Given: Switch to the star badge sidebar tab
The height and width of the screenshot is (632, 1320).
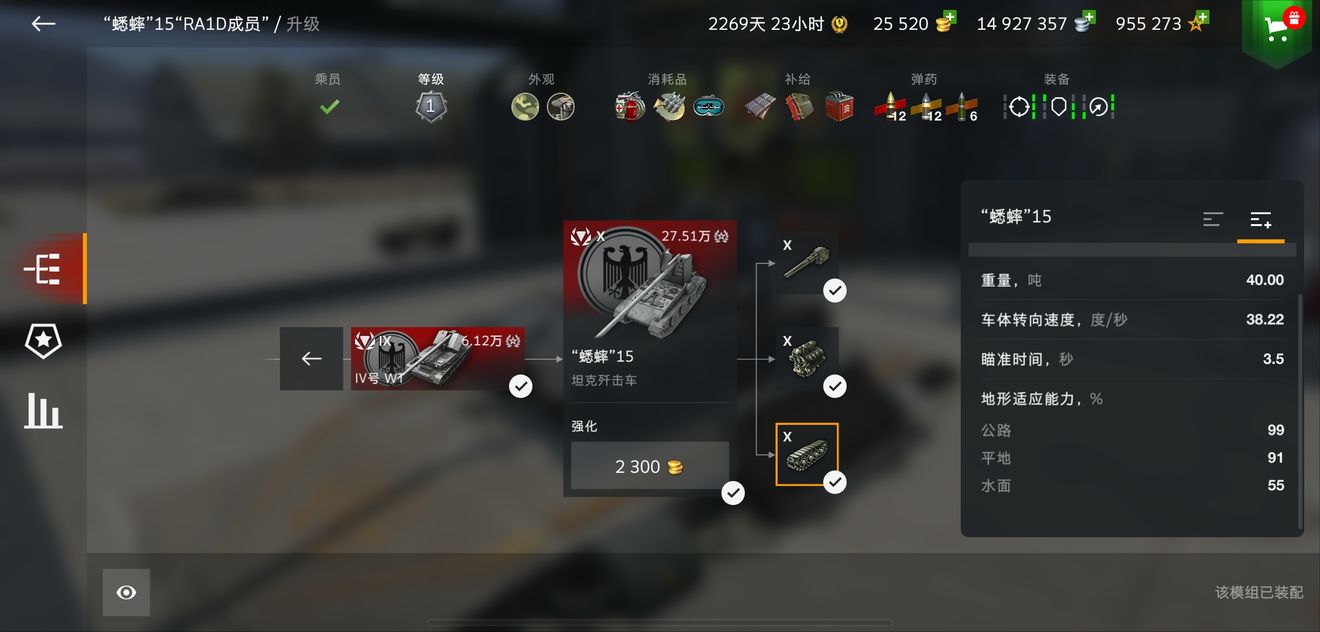Looking at the screenshot, I should tap(43, 341).
